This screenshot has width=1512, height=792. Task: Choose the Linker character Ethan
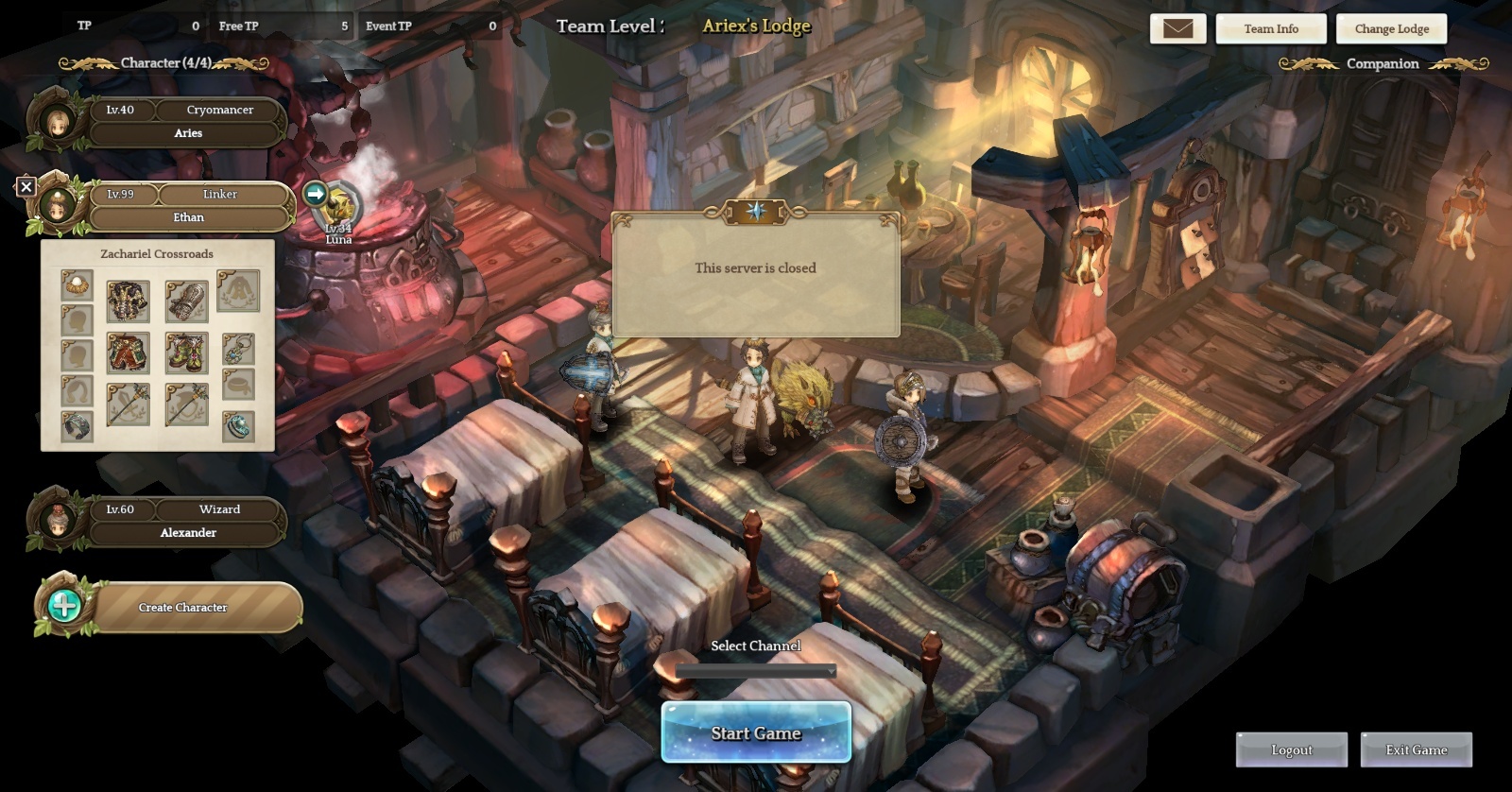pyautogui.click(x=187, y=206)
